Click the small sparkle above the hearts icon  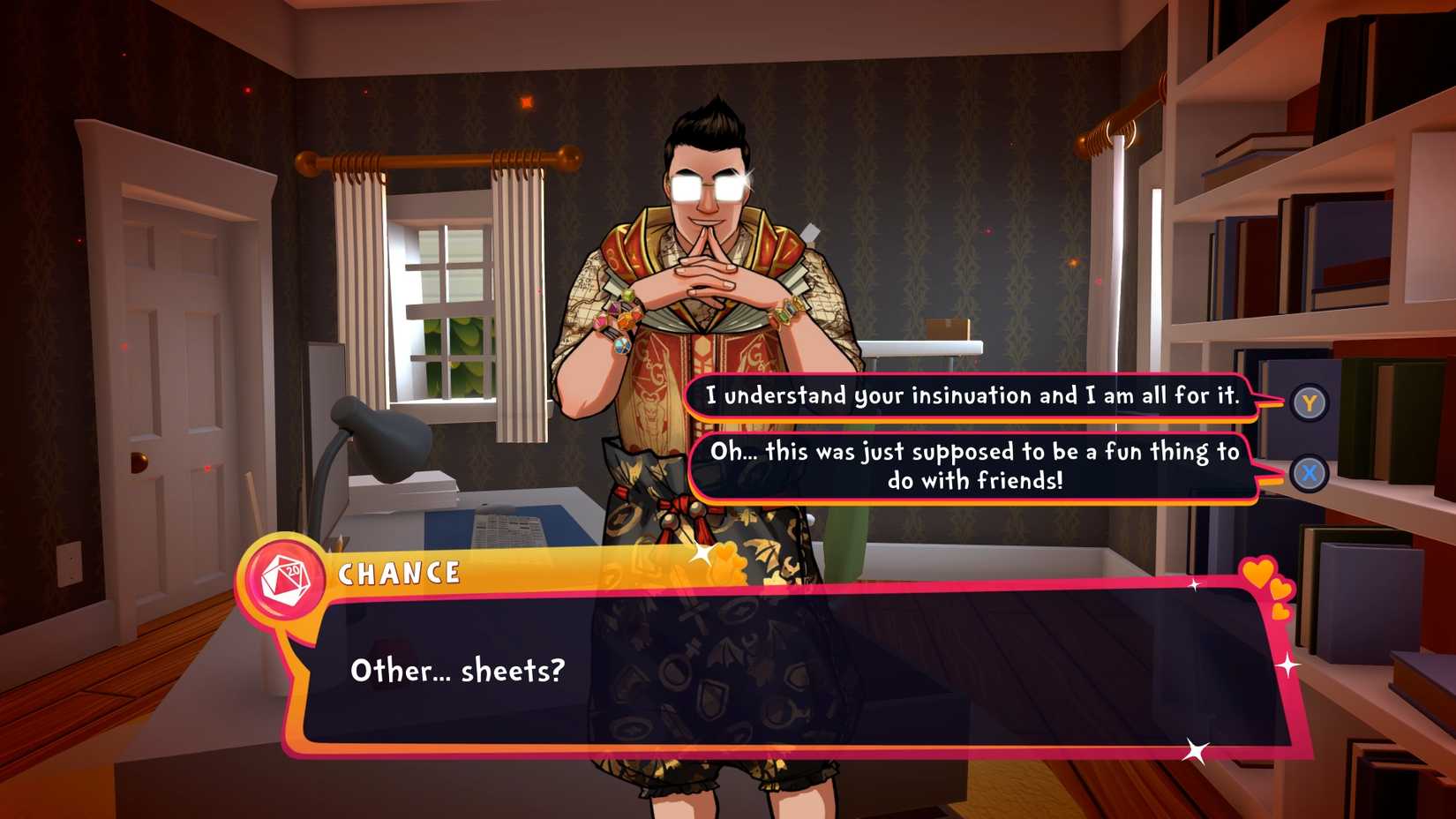(1194, 584)
